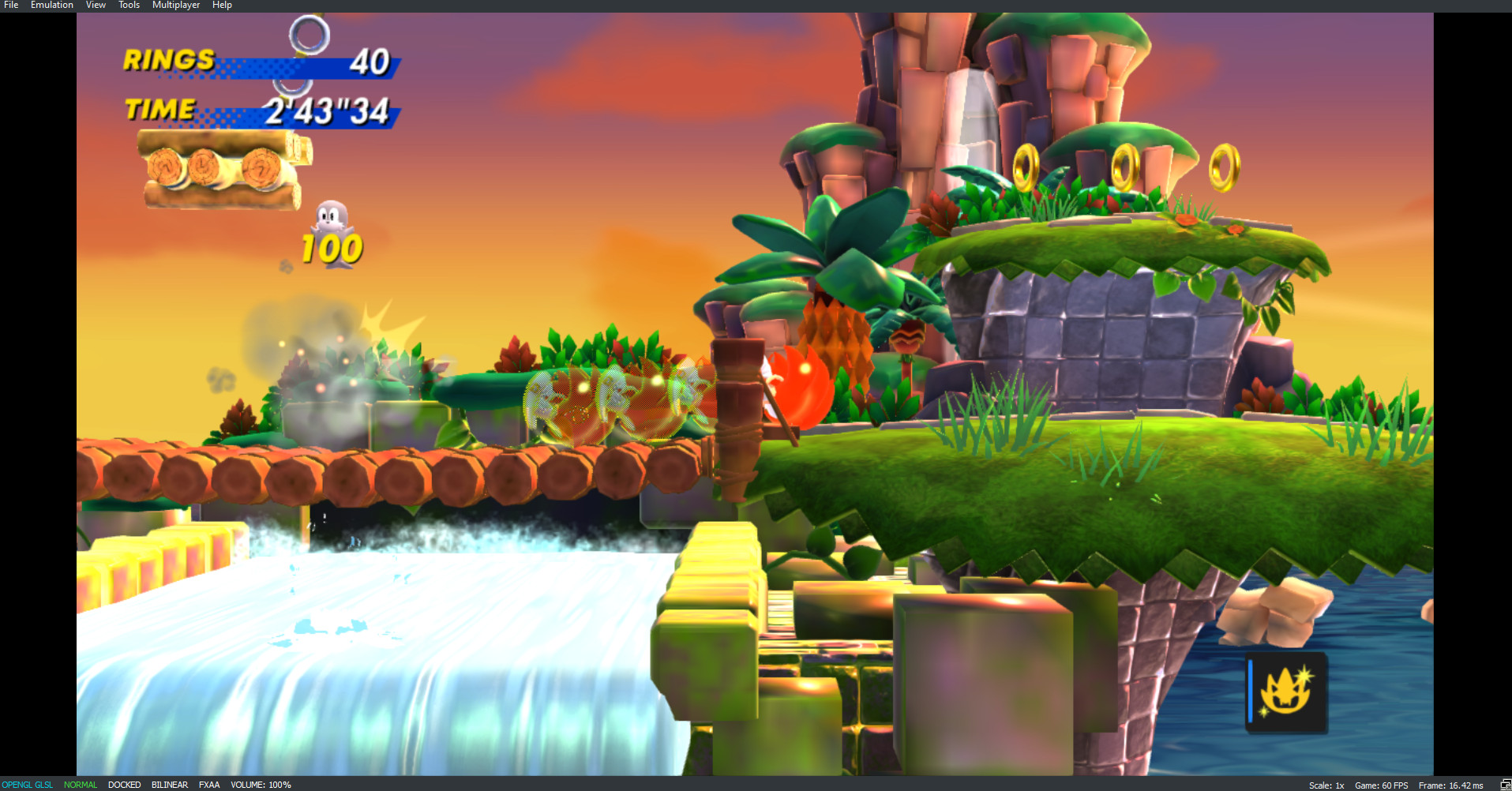1512x791 pixels.
Task: Open the Tools menu
Action: coord(128,5)
